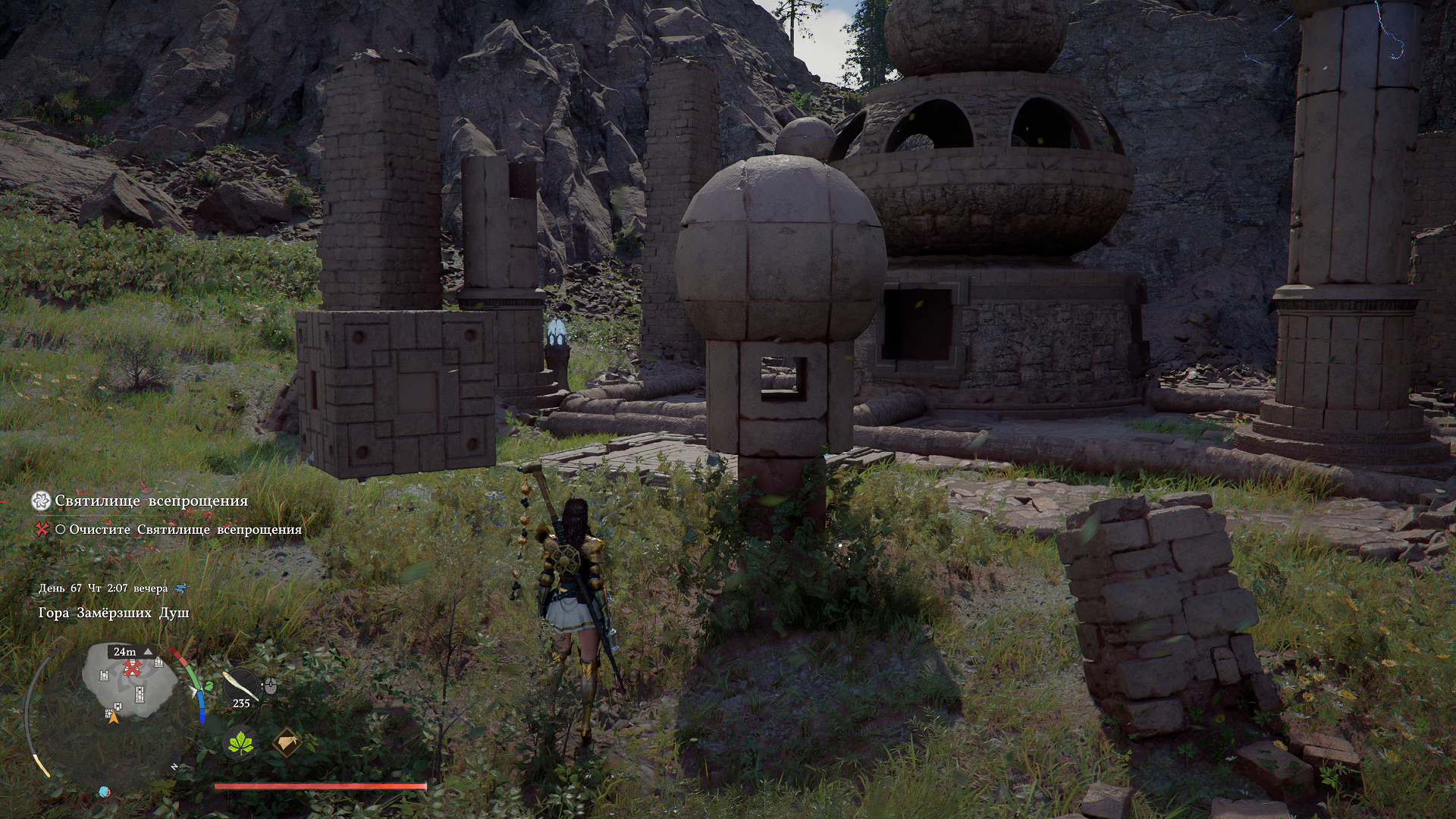The height and width of the screenshot is (819, 1456).
Task: Select the red cross objective marker on minimap
Action: click(133, 668)
